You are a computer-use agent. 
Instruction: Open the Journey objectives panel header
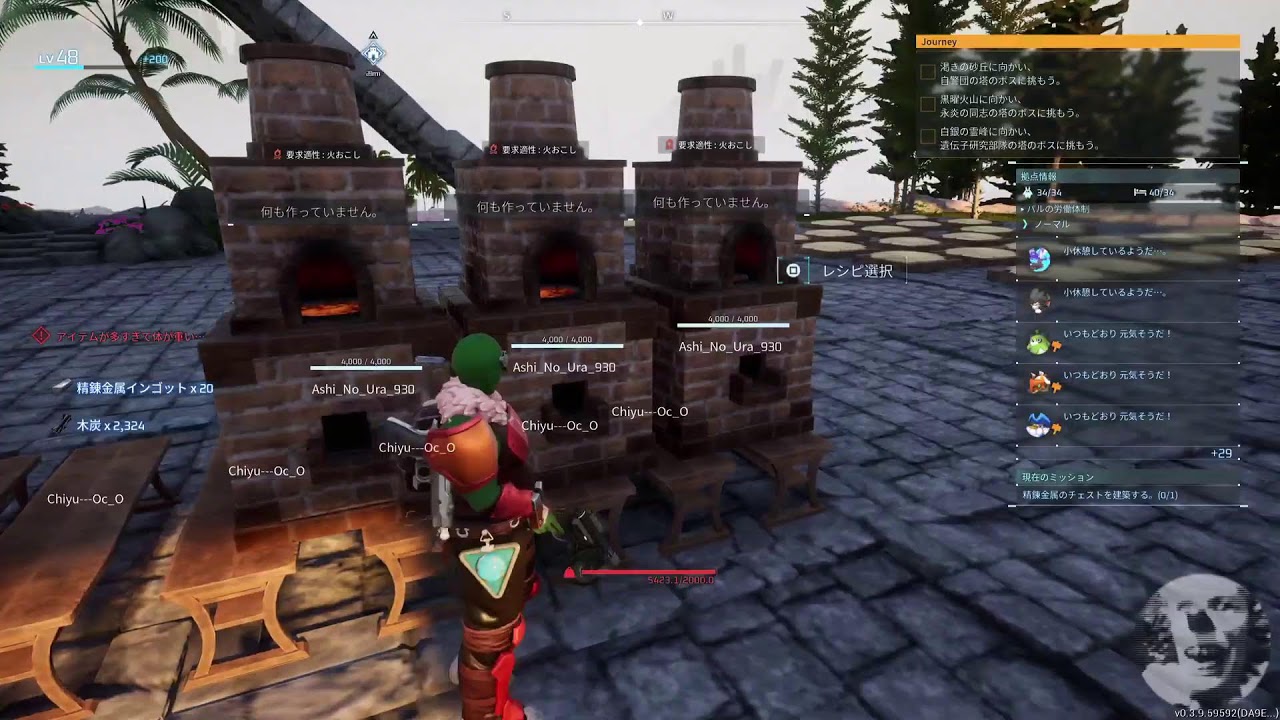1077,42
